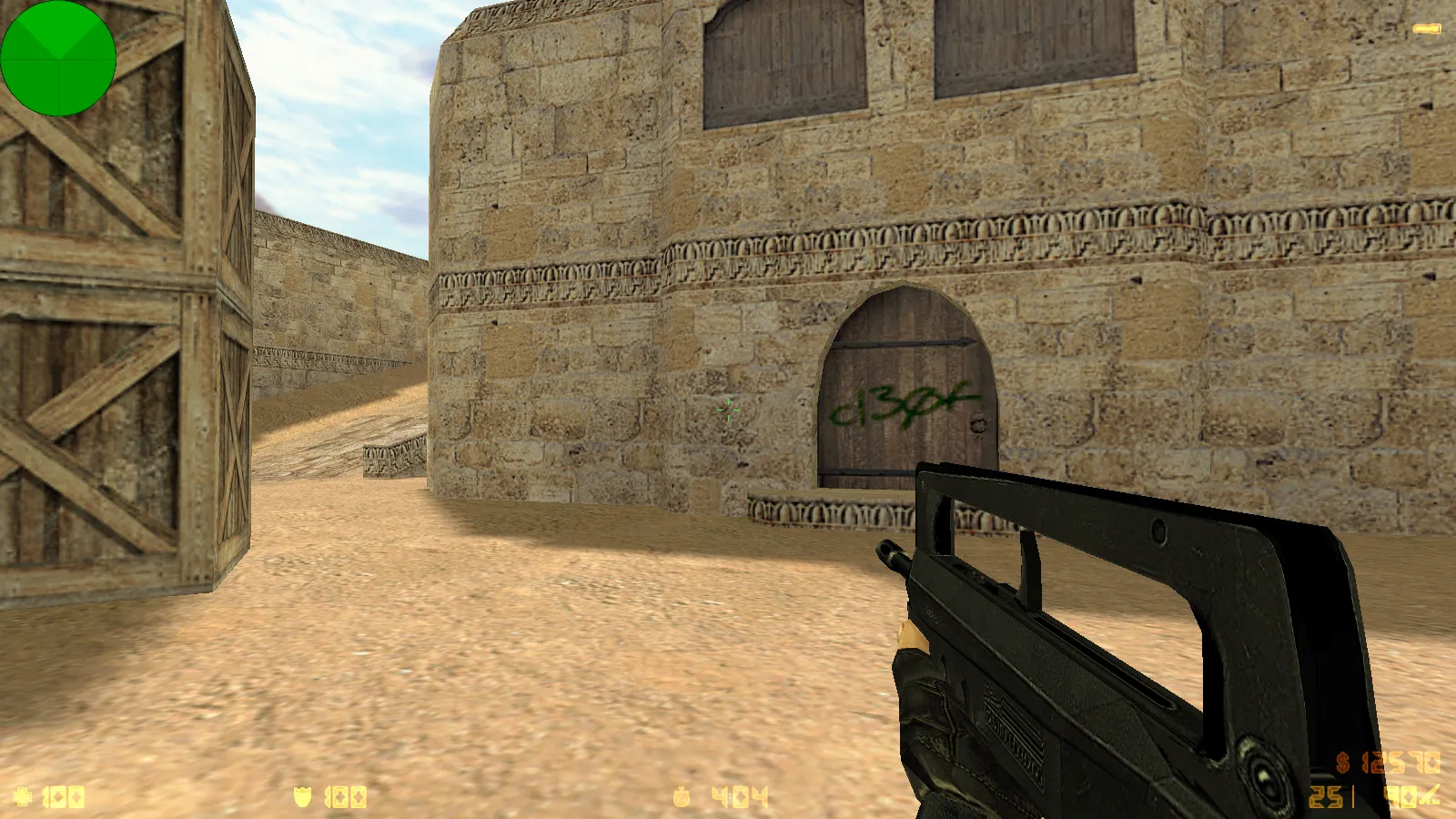Click the yellow weapon slot indicator at top right
The height and width of the screenshot is (819, 1456).
(1427, 27)
